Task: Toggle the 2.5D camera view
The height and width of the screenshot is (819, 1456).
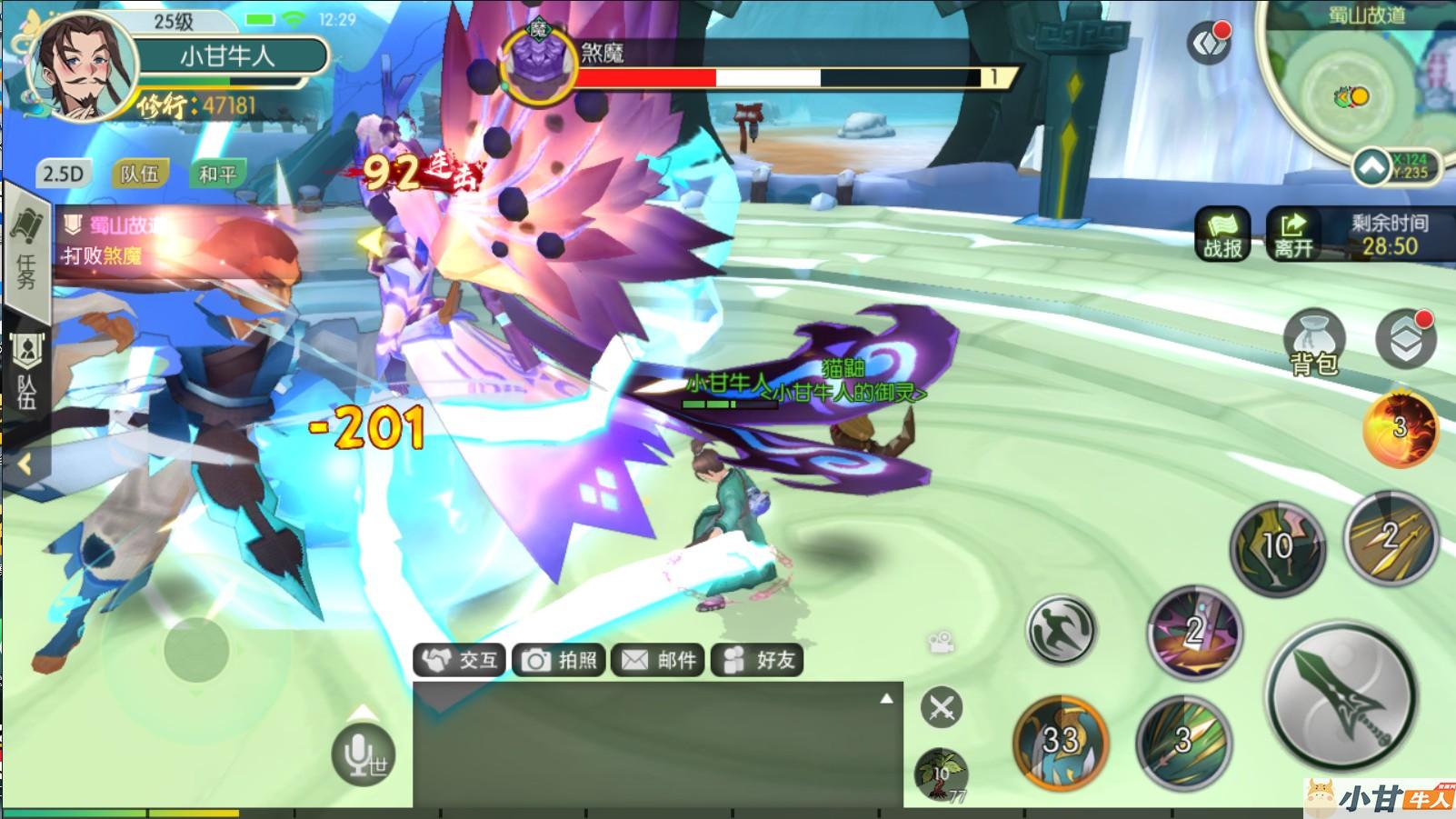Action: pyautogui.click(x=63, y=174)
